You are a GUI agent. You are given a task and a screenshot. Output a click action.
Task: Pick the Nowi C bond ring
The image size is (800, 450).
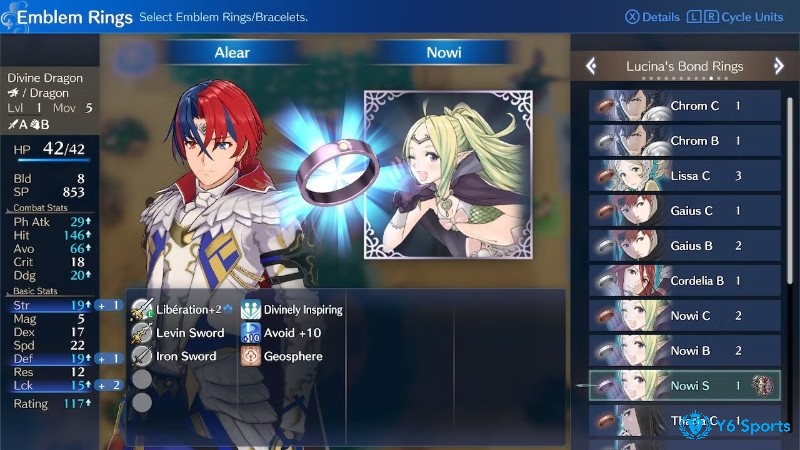pyautogui.click(x=684, y=316)
